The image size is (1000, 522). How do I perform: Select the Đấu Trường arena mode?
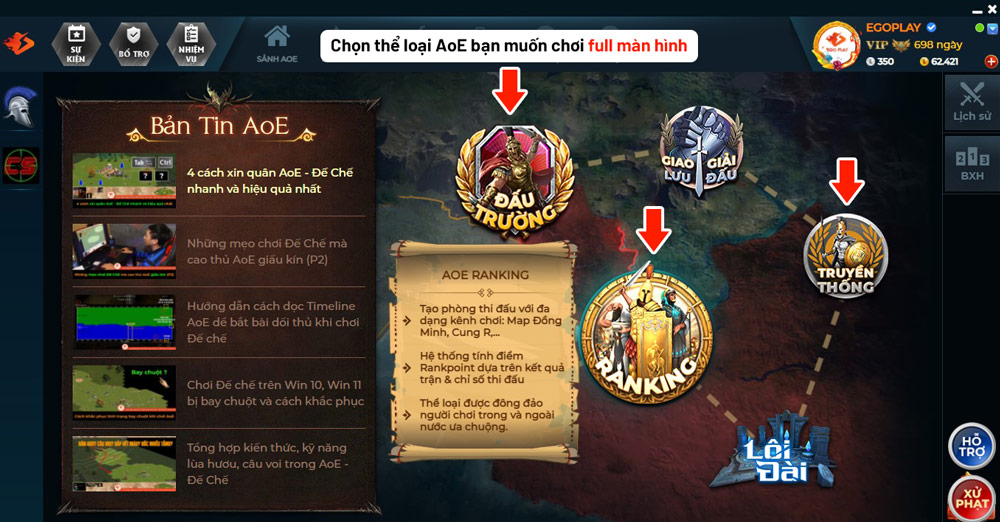coord(514,180)
